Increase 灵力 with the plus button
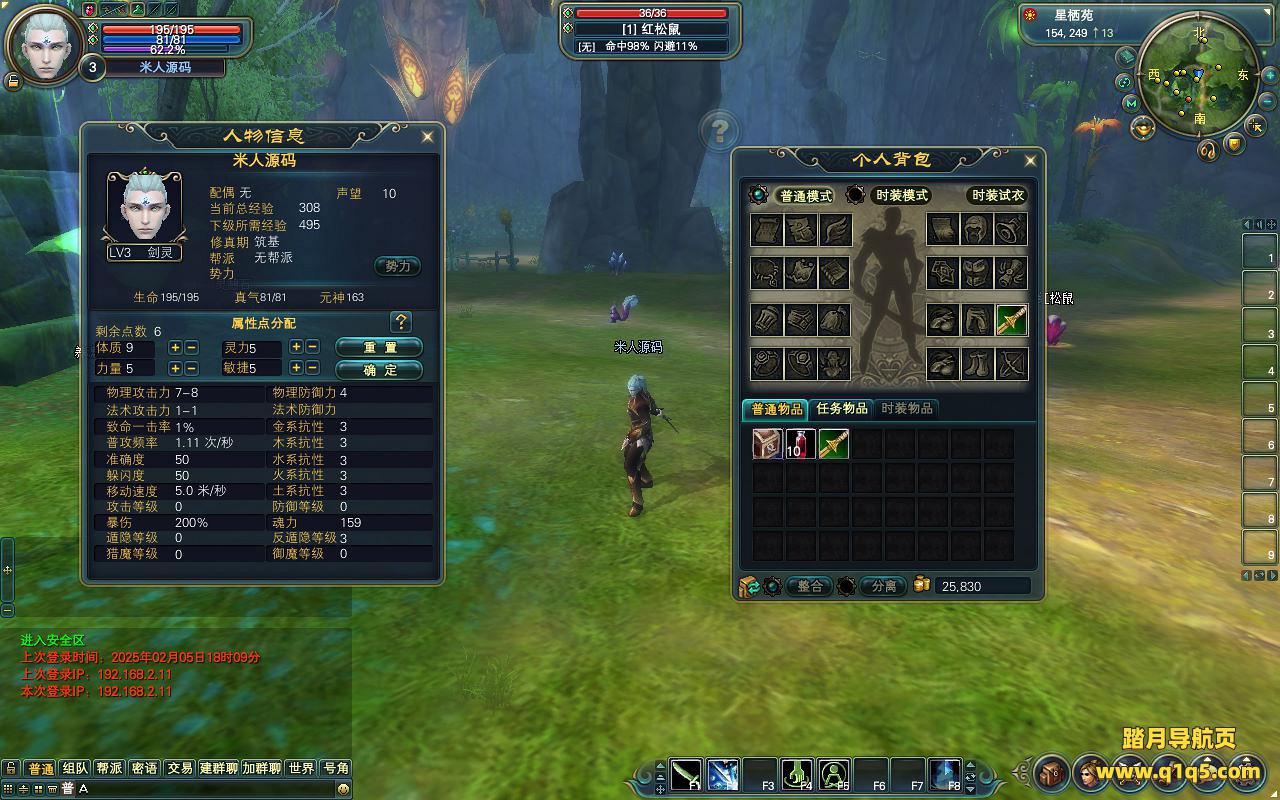Image resolution: width=1280 pixels, height=800 pixels. (296, 347)
